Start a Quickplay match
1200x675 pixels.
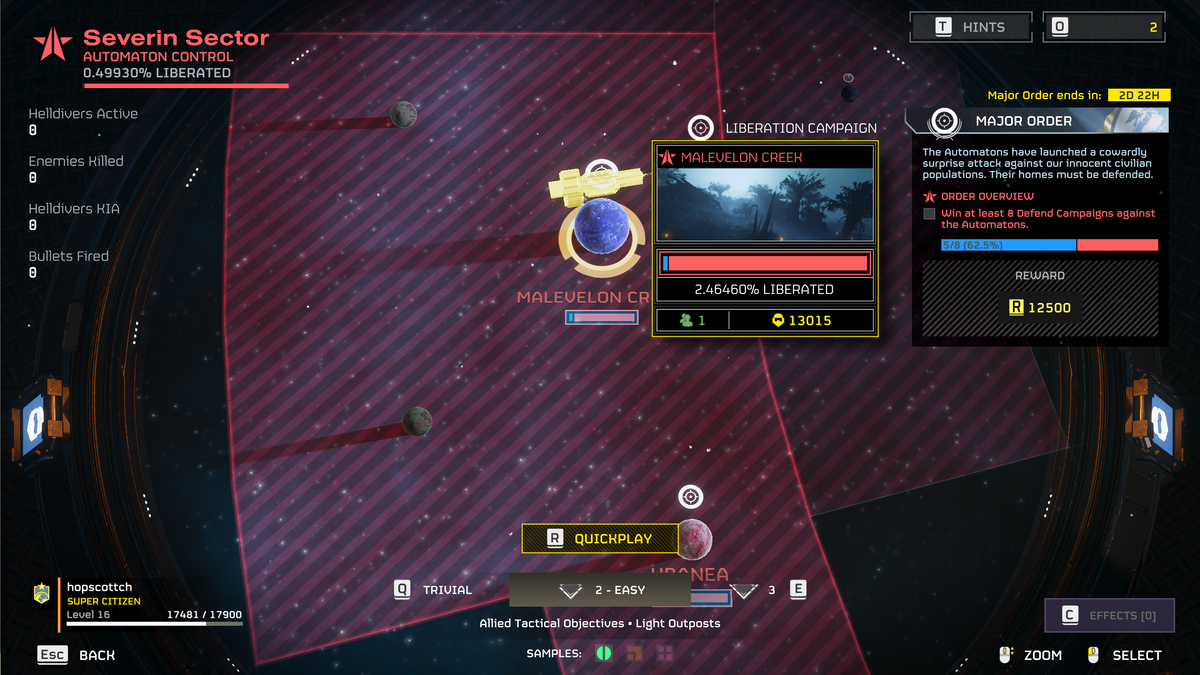click(x=600, y=539)
